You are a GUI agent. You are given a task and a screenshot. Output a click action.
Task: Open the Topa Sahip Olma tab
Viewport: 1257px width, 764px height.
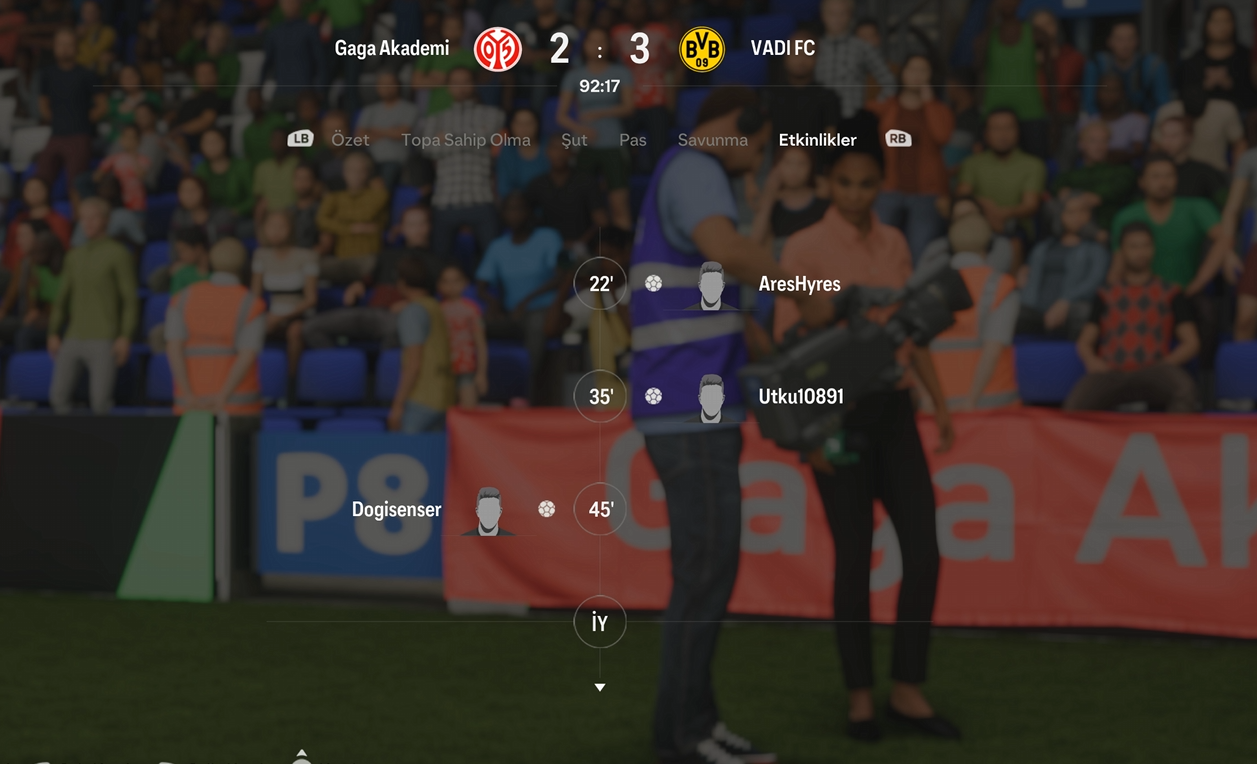pyautogui.click(x=466, y=140)
